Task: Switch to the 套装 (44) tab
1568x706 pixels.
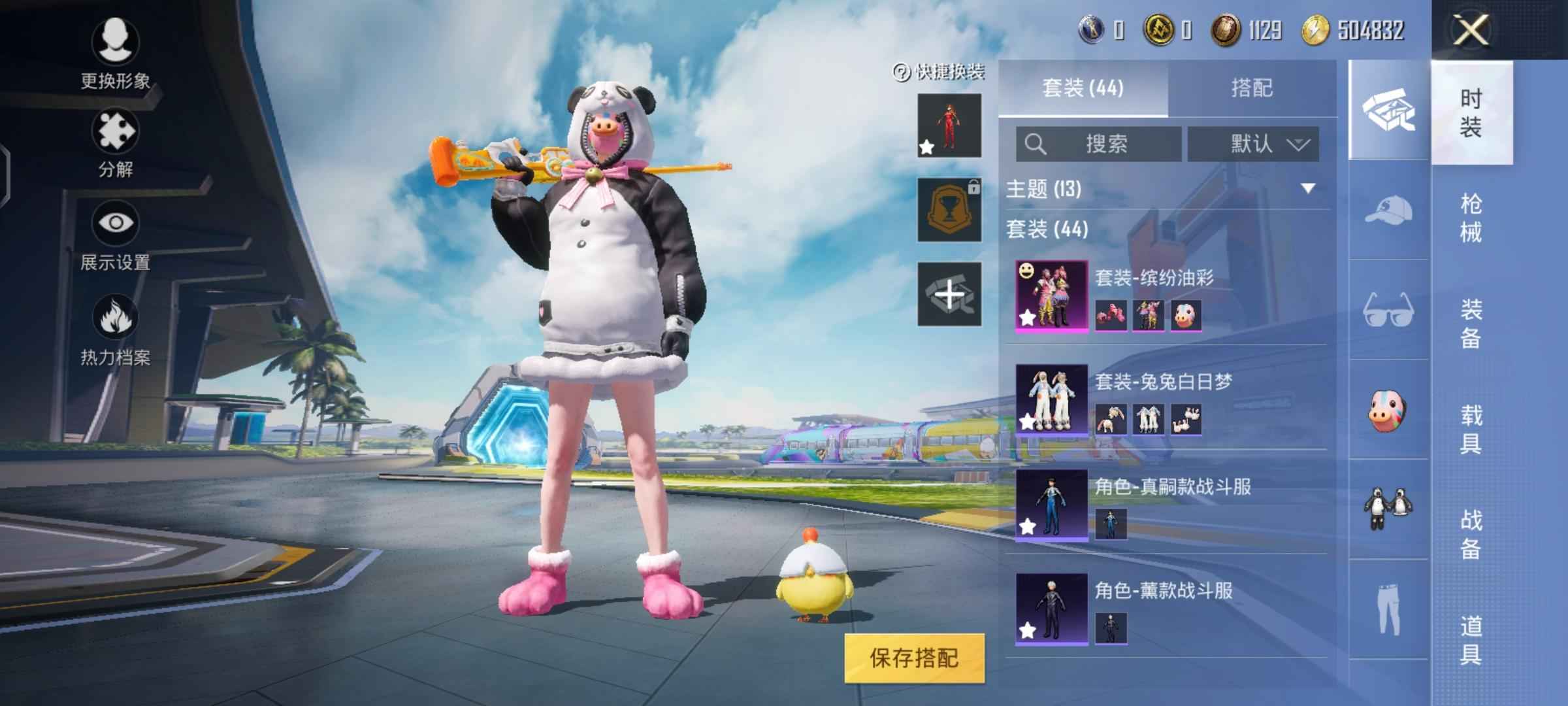Action: (1083, 88)
